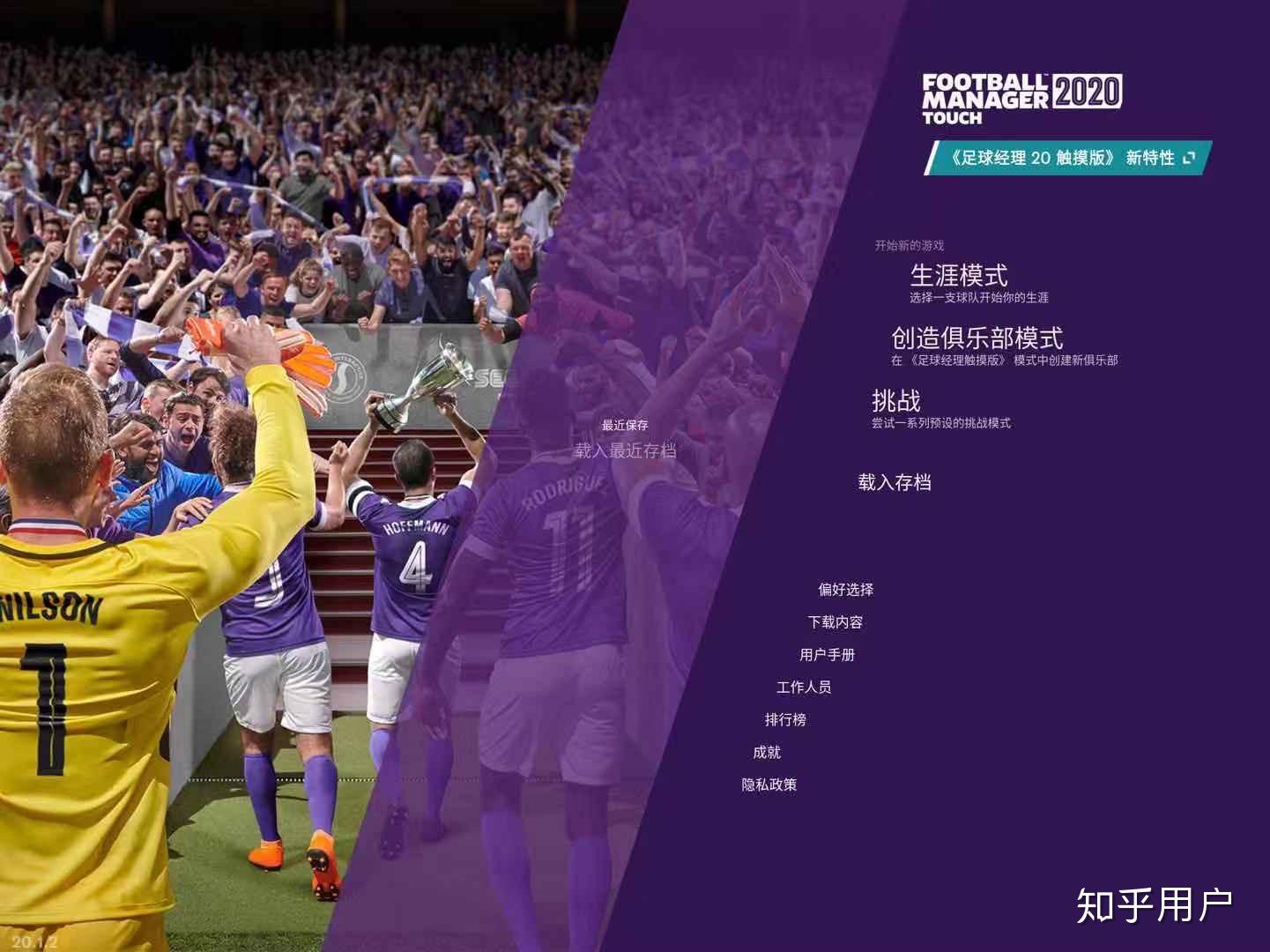The width and height of the screenshot is (1270, 952).
Task: View the 工作人员 credits
Action: tap(805, 688)
